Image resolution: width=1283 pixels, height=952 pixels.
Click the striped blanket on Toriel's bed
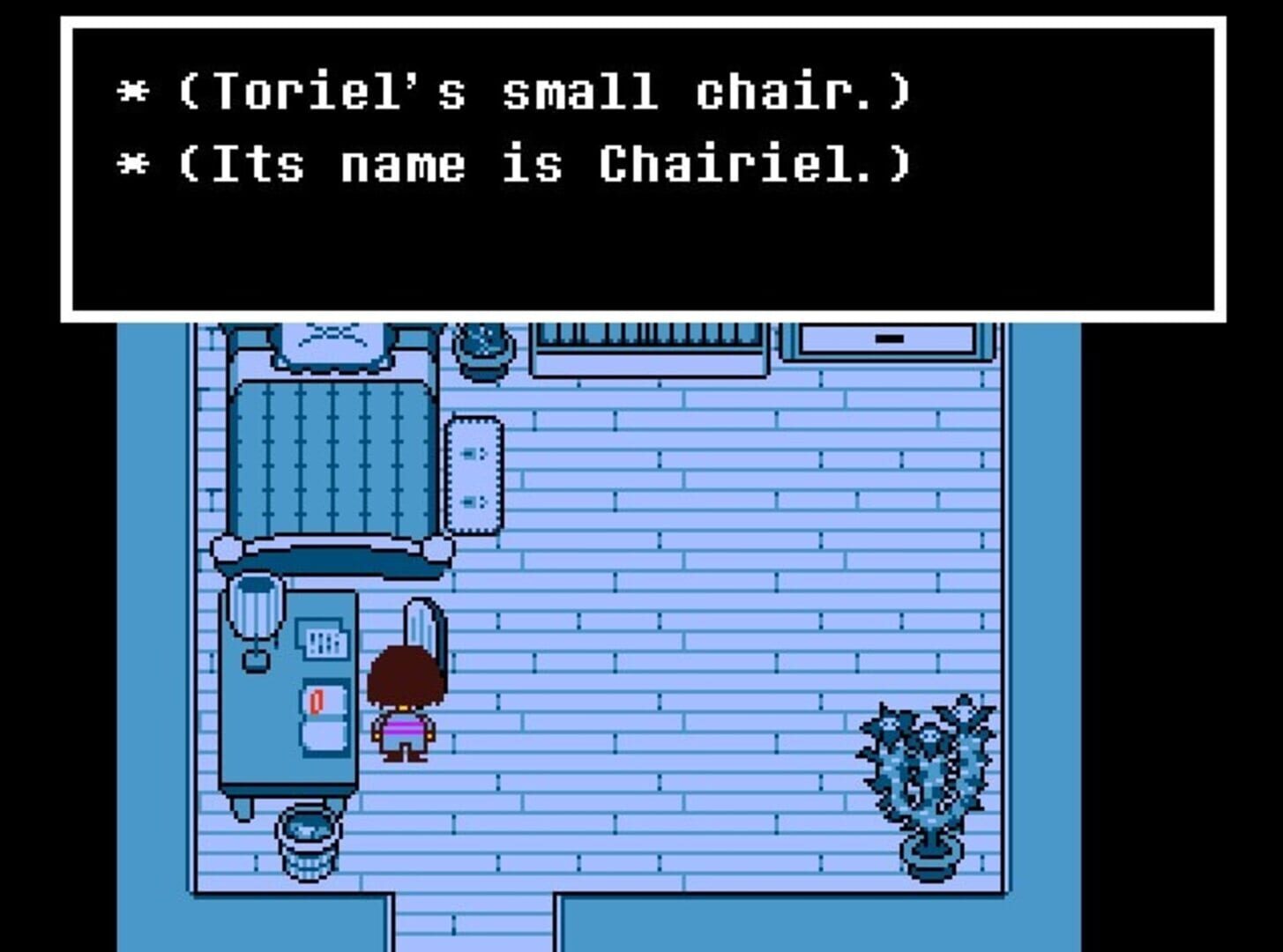tap(331, 458)
